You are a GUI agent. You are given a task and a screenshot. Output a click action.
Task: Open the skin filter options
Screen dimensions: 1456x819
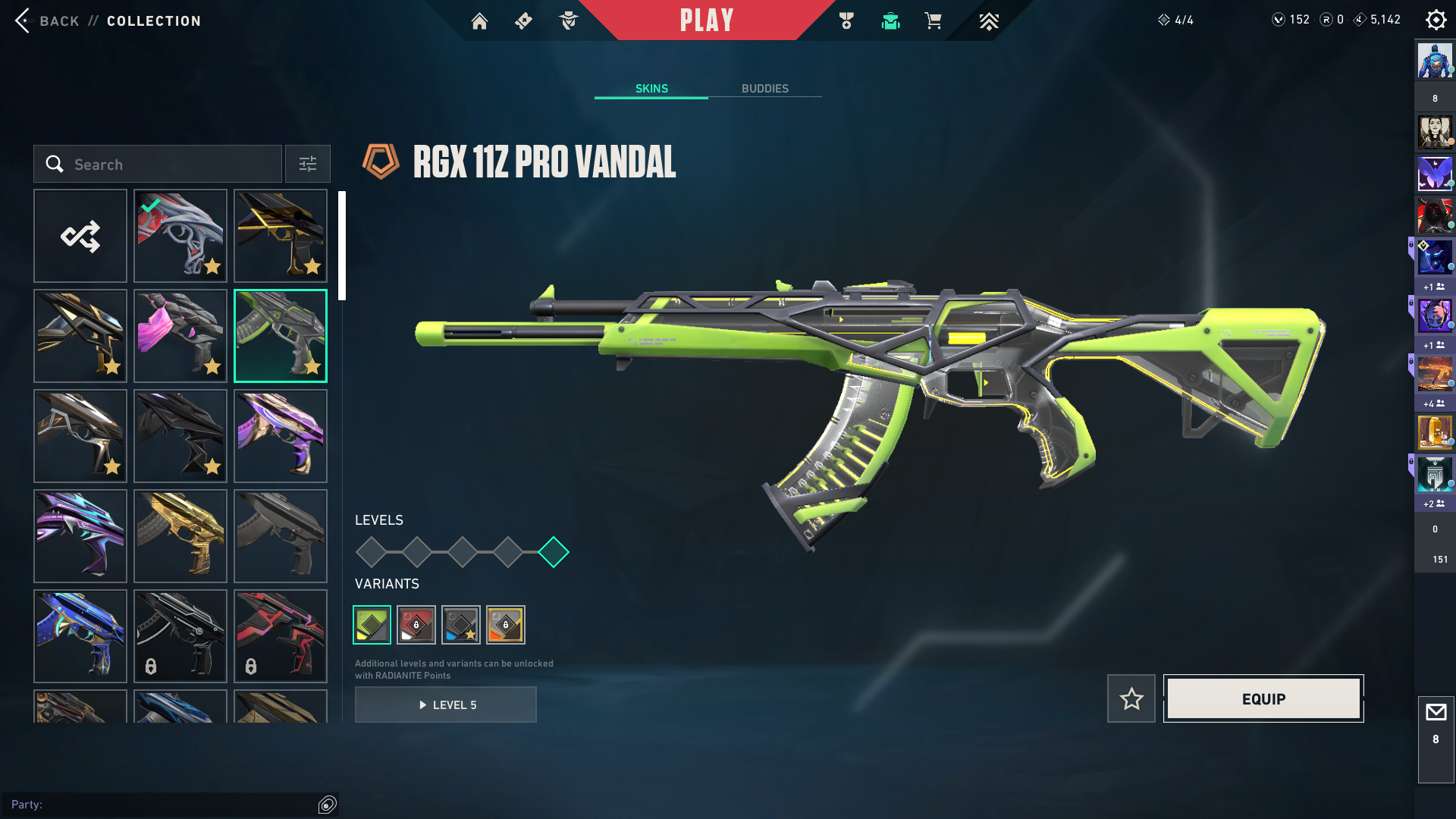pos(308,165)
